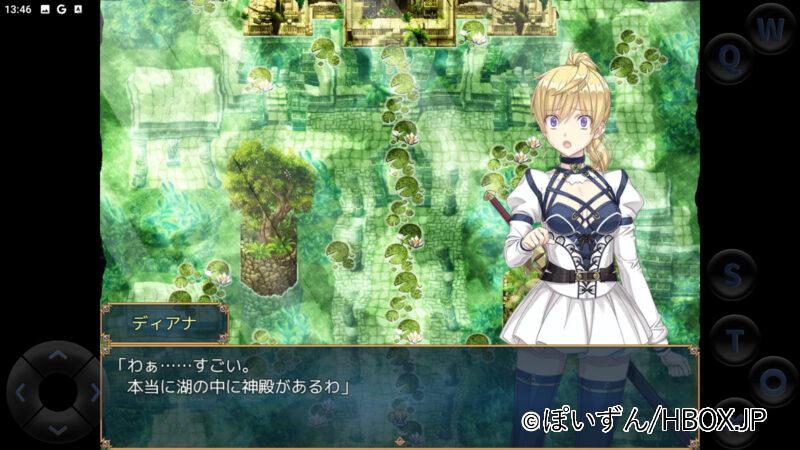Tap the d-pad right arrow

tap(93, 393)
